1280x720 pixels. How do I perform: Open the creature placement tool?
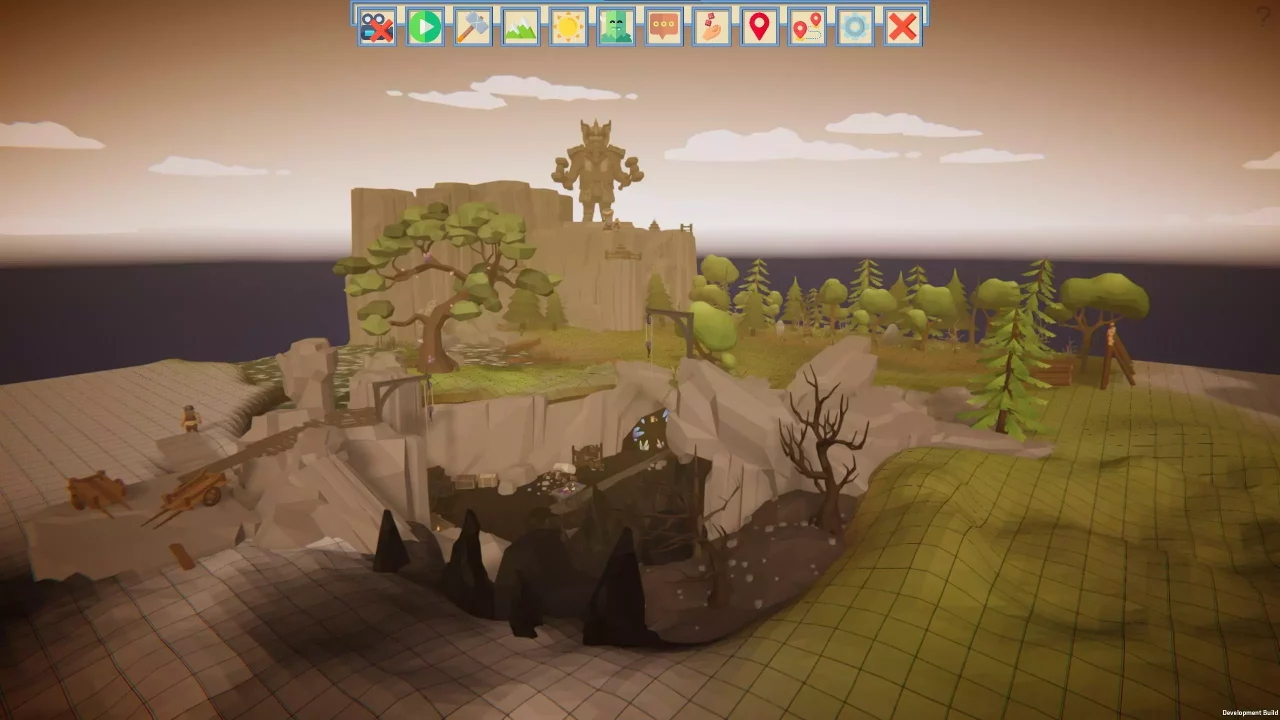click(x=615, y=27)
